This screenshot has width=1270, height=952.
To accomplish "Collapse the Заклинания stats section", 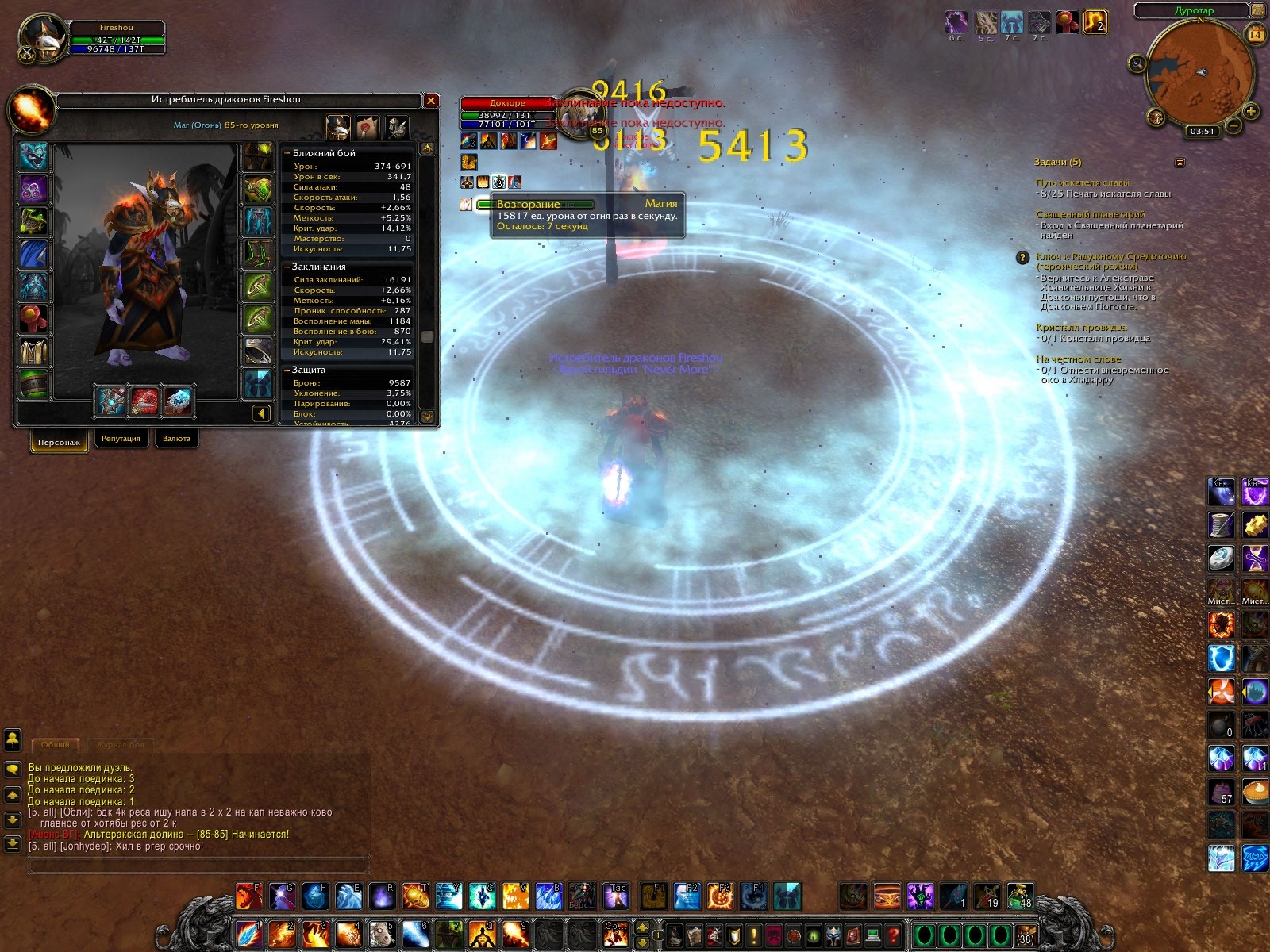I will 287,267.
